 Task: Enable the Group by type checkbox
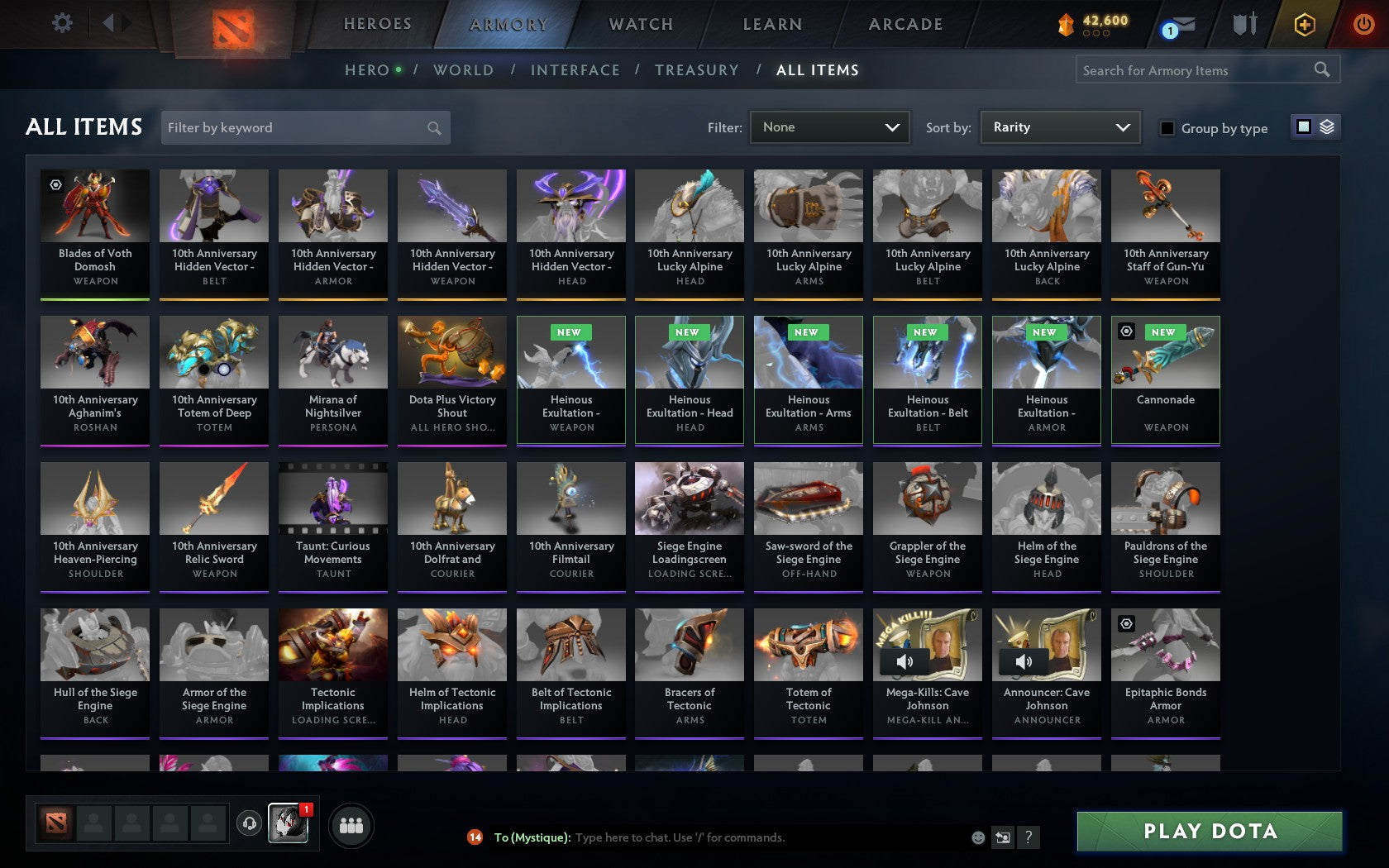tap(1166, 128)
